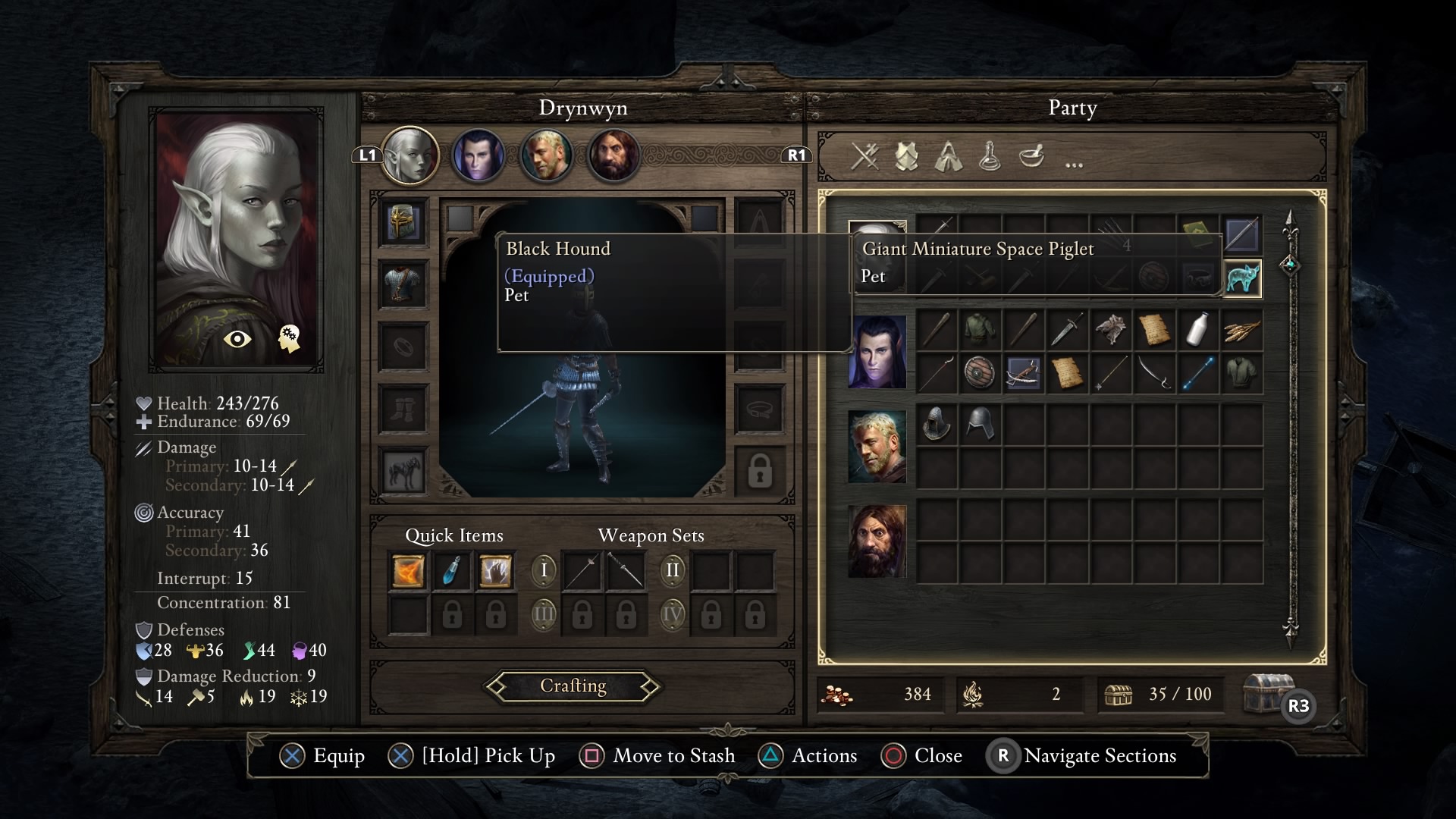Screen dimensions: 1456x819
Task: Select the wheat bundle inventory item
Action: tap(1242, 330)
